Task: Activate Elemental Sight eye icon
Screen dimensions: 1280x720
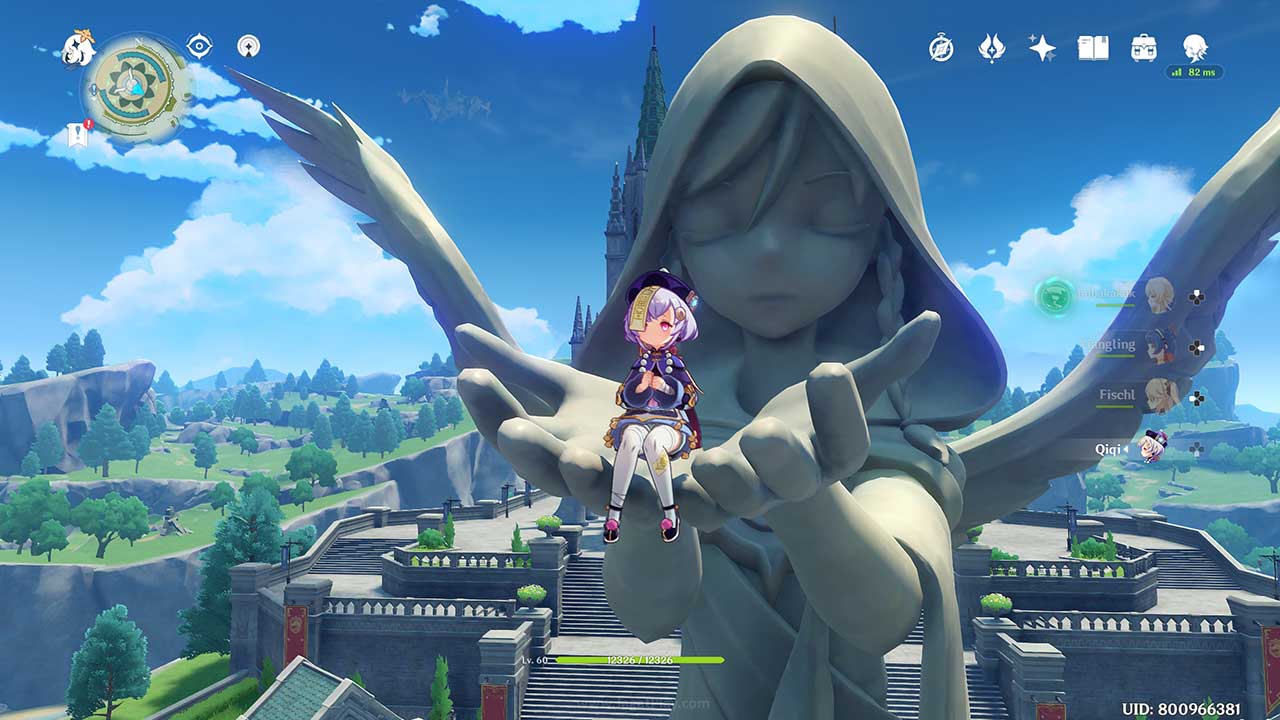Action: [199, 46]
